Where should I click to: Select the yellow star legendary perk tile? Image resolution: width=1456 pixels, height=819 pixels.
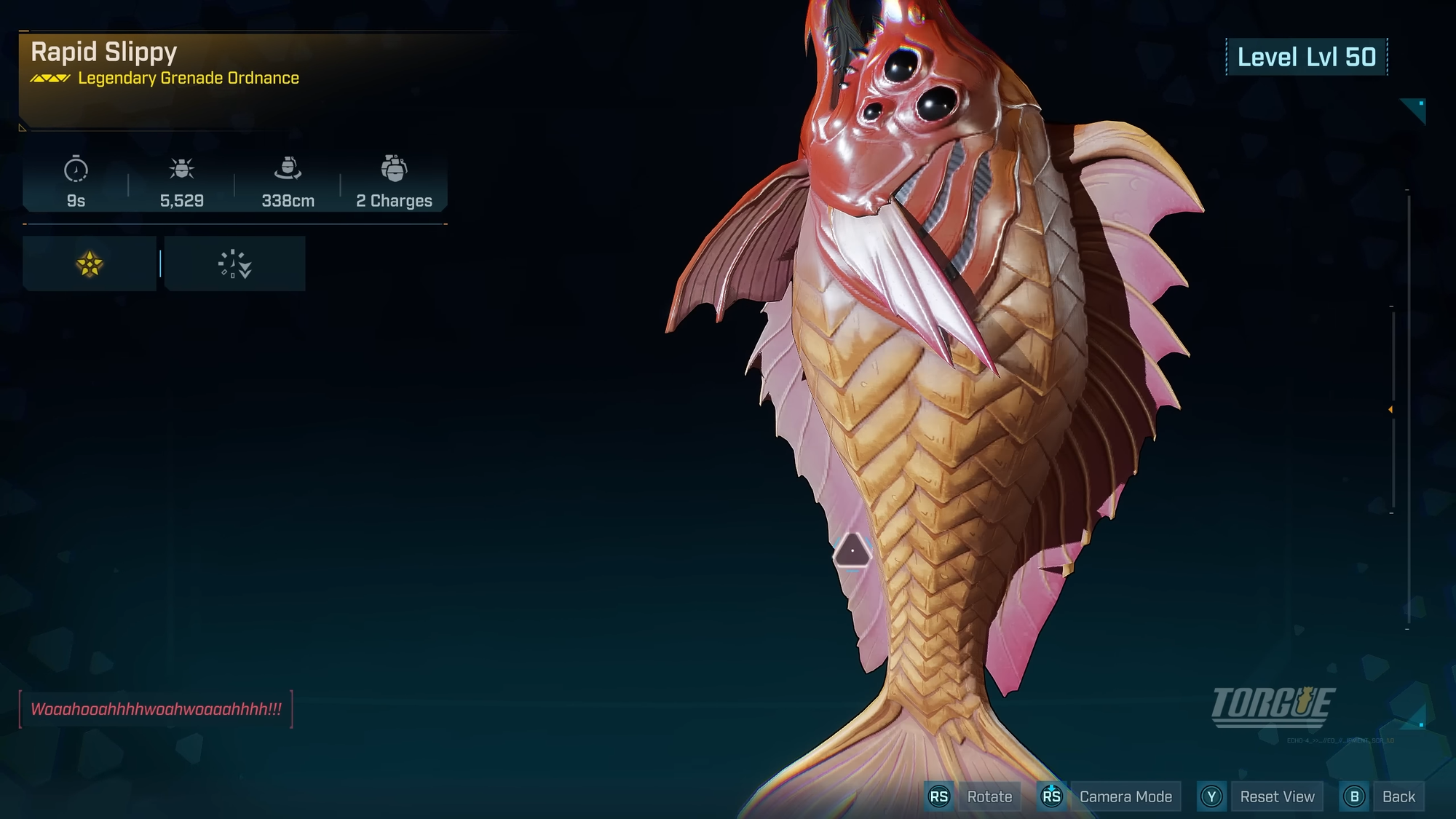click(90, 264)
